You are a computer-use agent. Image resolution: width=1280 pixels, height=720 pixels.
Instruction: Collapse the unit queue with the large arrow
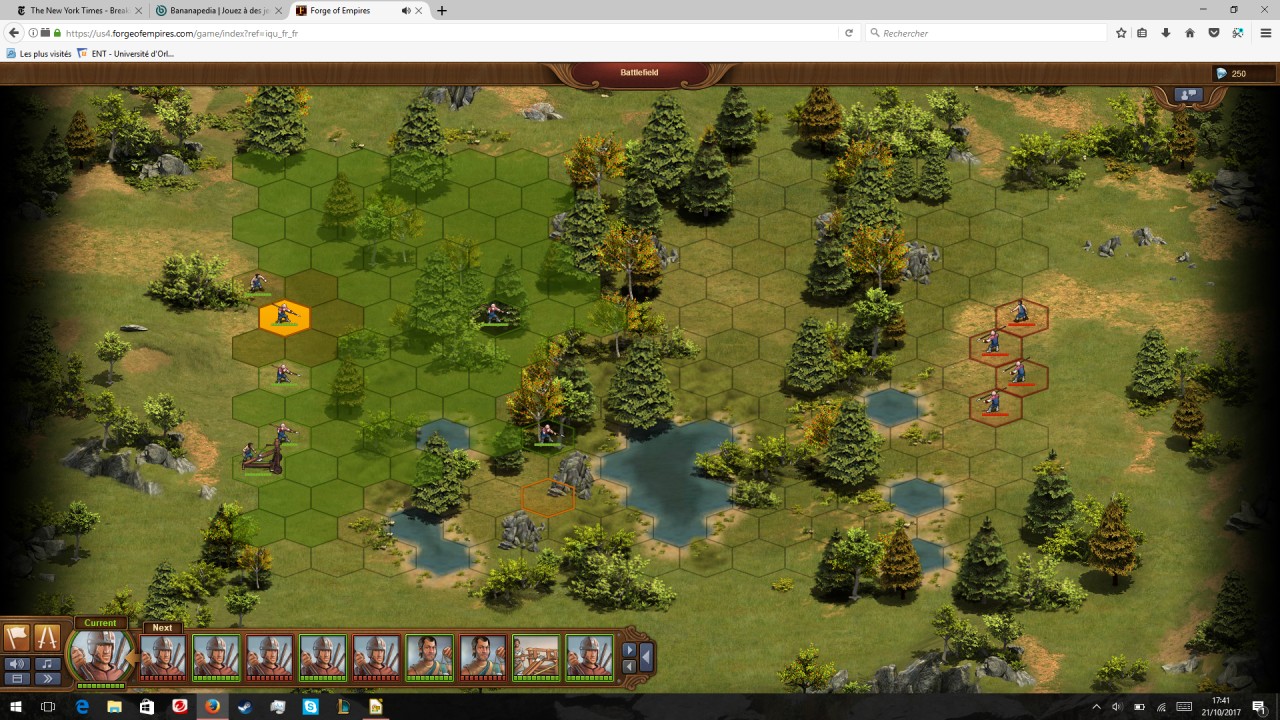coord(646,657)
